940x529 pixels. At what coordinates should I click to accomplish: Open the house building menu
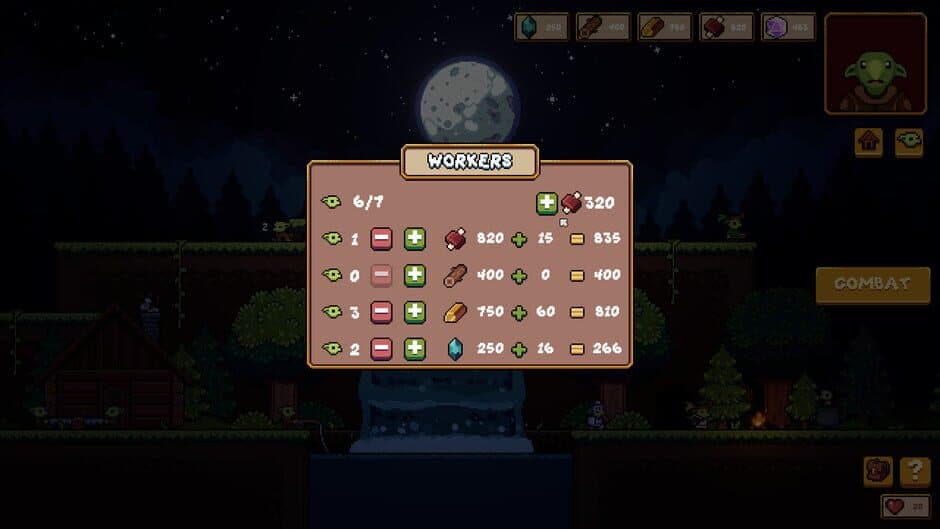[868, 143]
